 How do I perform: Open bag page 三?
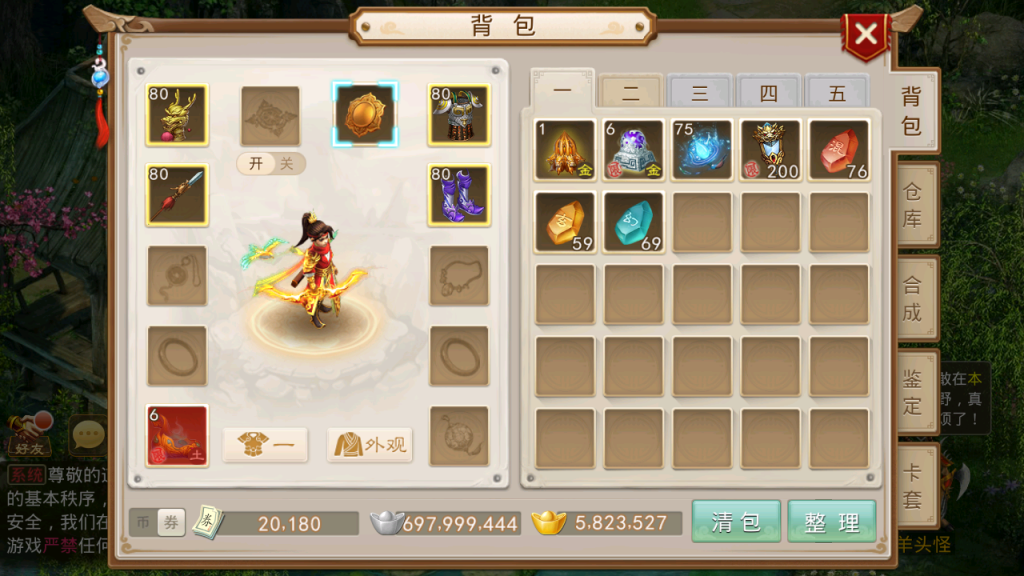click(700, 93)
